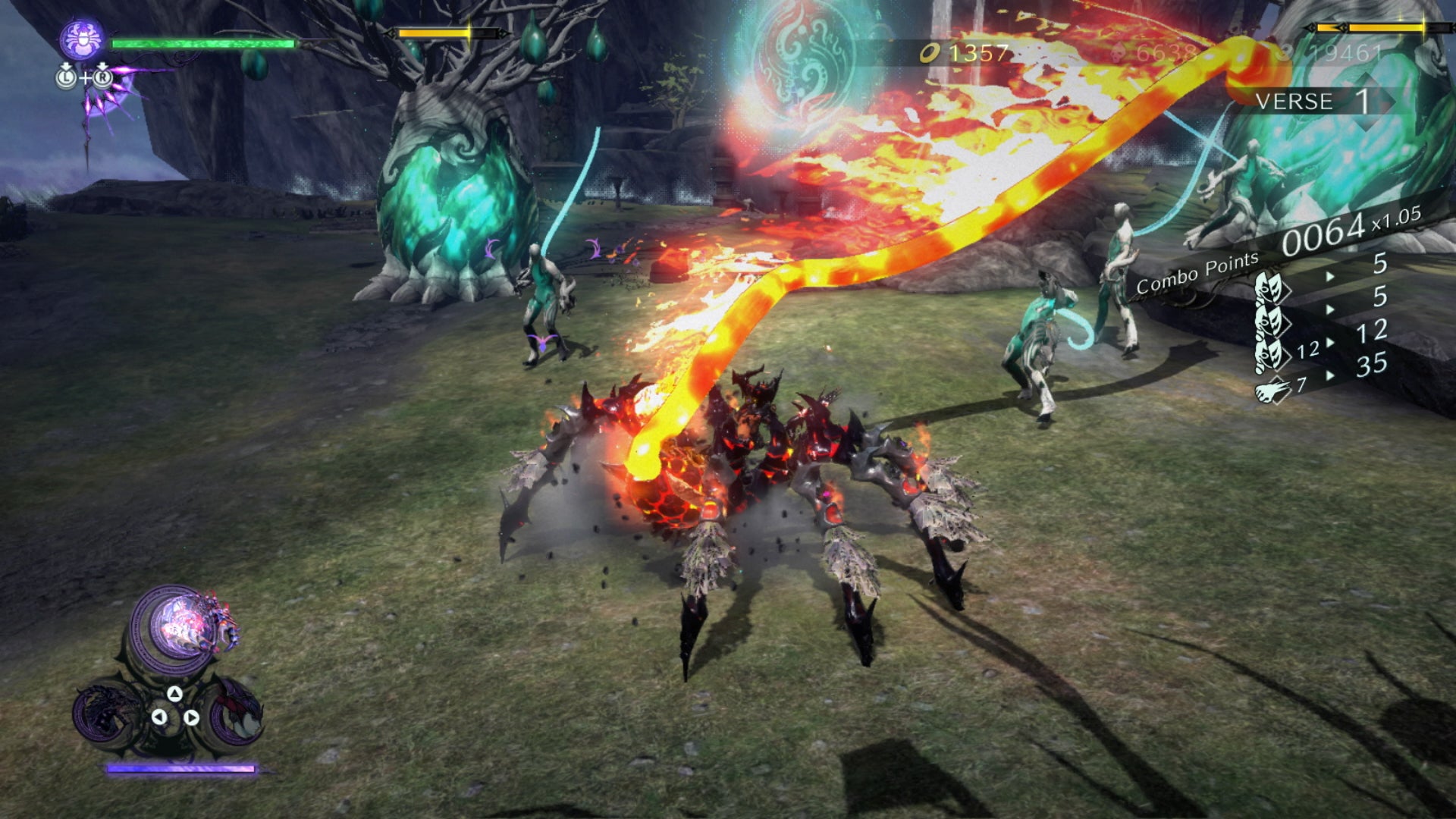Select the dragon demon in the summon wheel
This screenshot has height=819, width=1456.
tap(103, 709)
